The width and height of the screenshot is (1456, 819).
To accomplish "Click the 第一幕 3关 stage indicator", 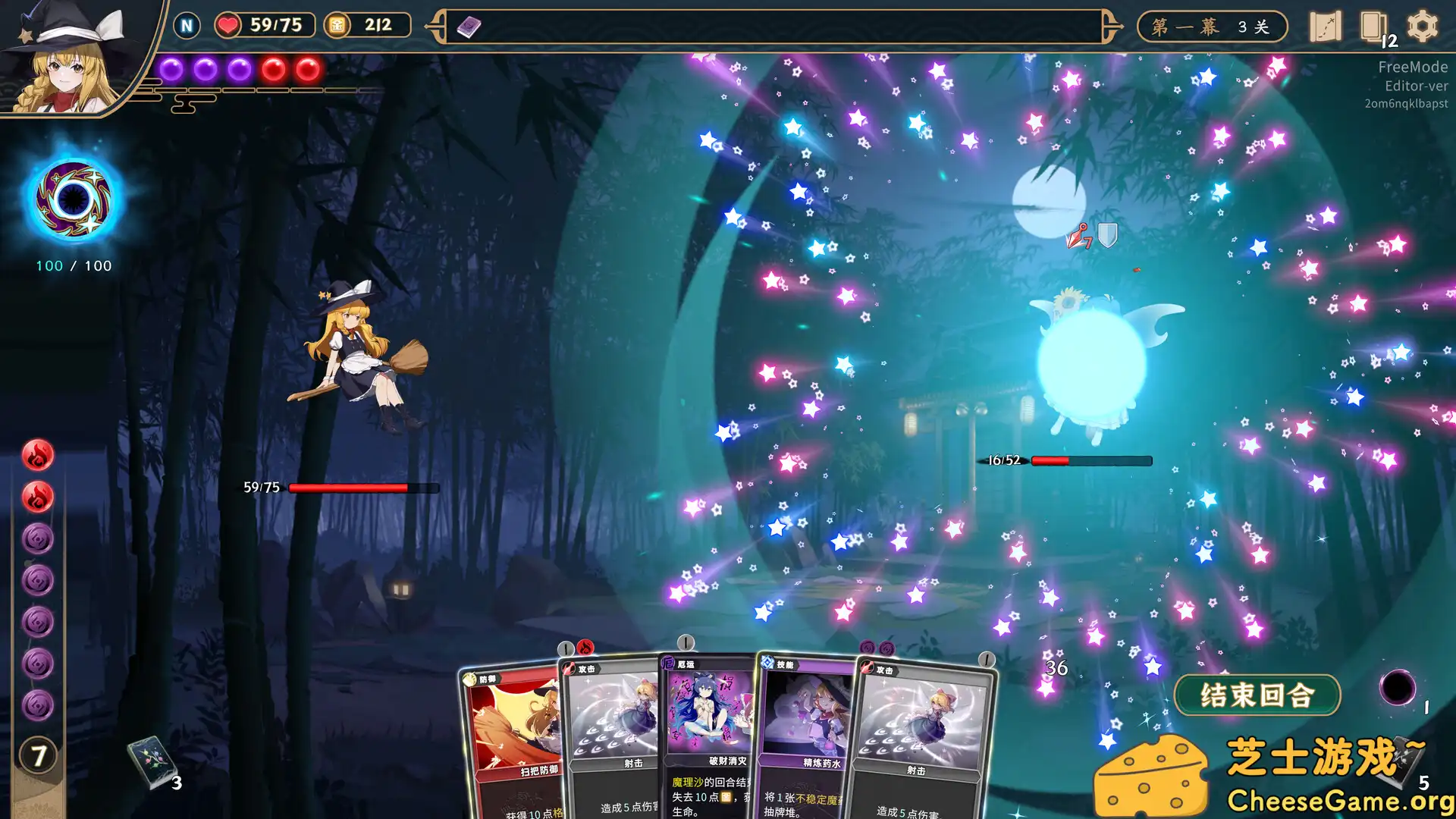I will pos(1211,25).
